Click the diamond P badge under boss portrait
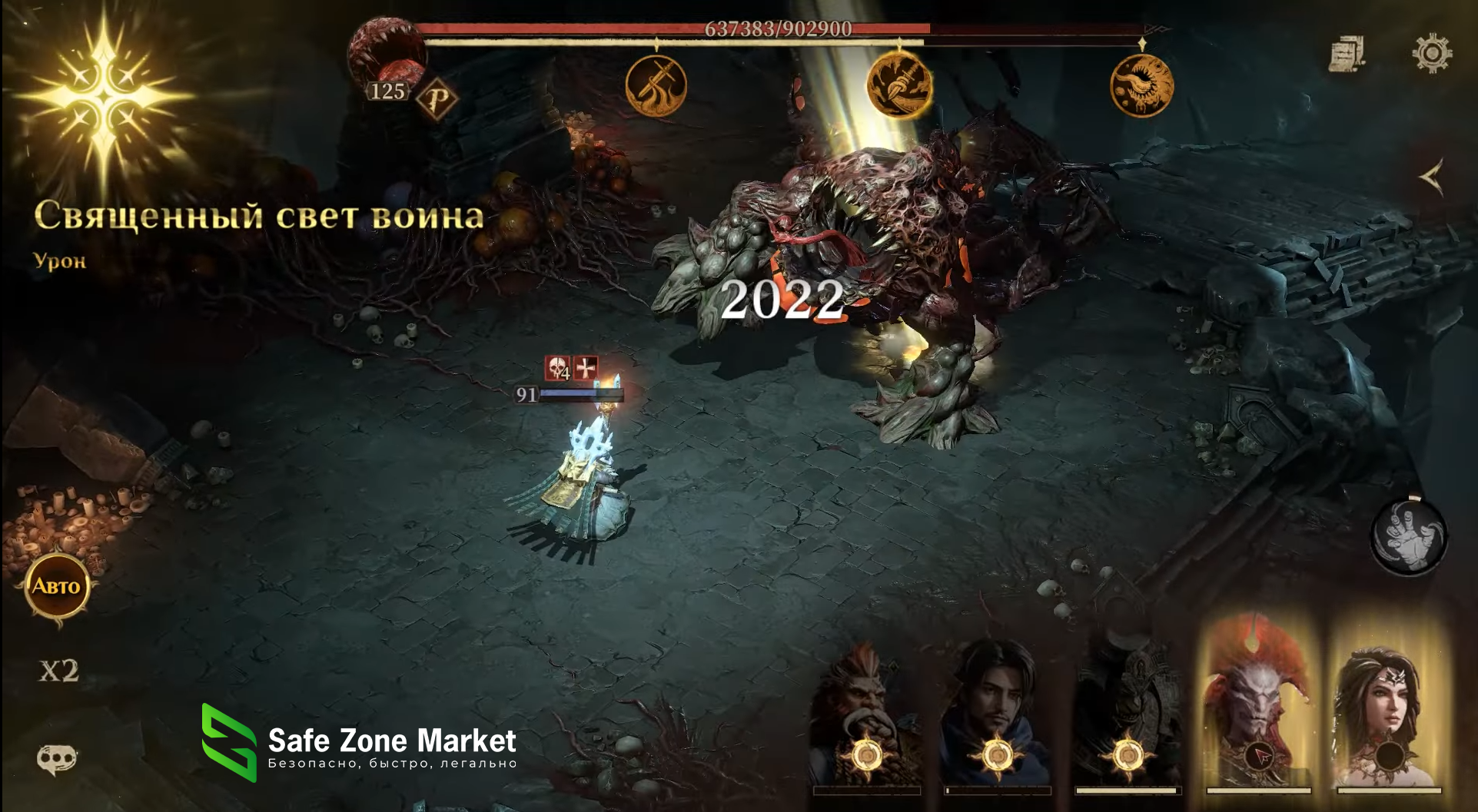Viewport: 1478px width, 812px height. (x=437, y=99)
